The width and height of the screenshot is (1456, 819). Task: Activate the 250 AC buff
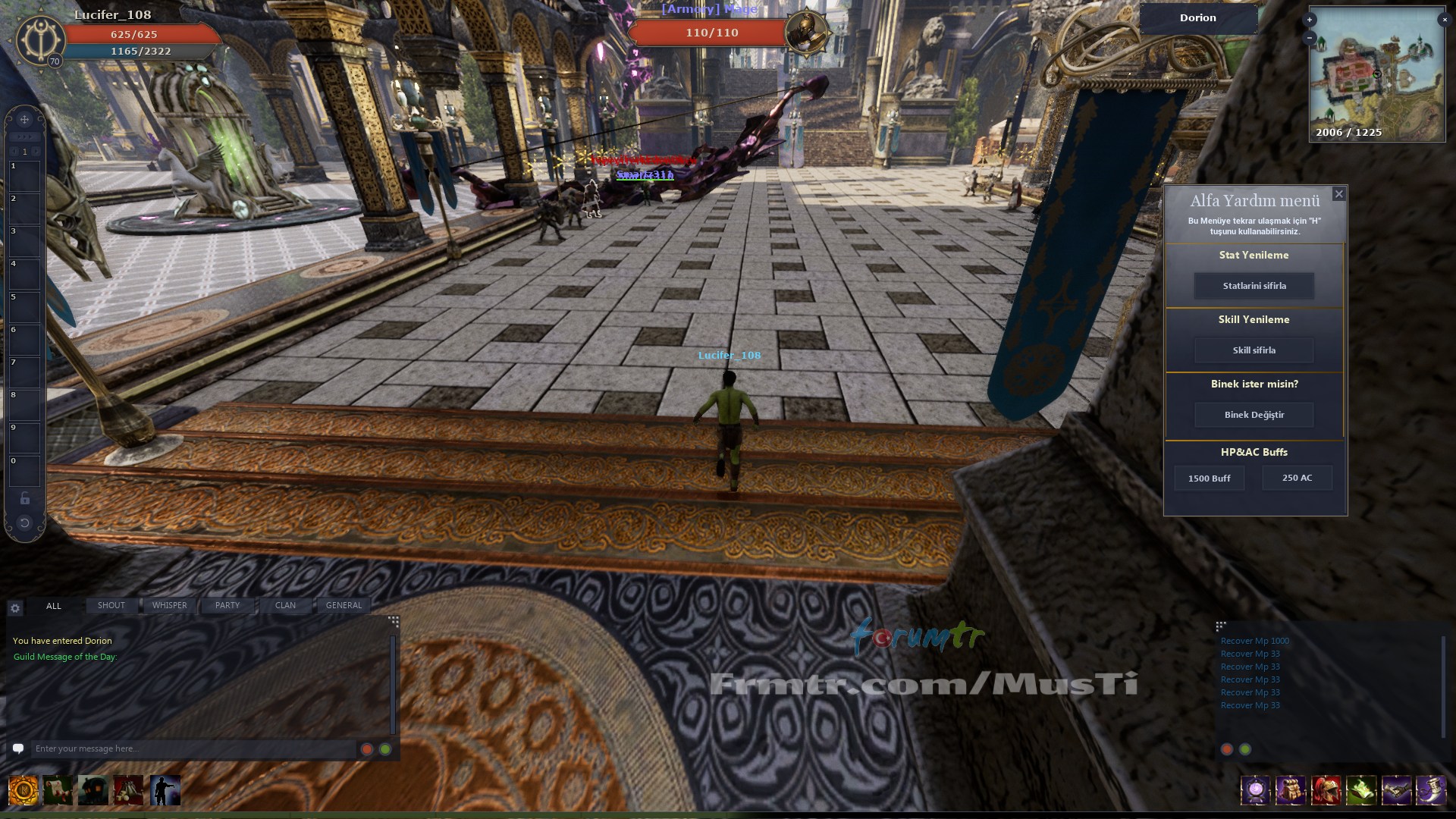pos(1297,478)
